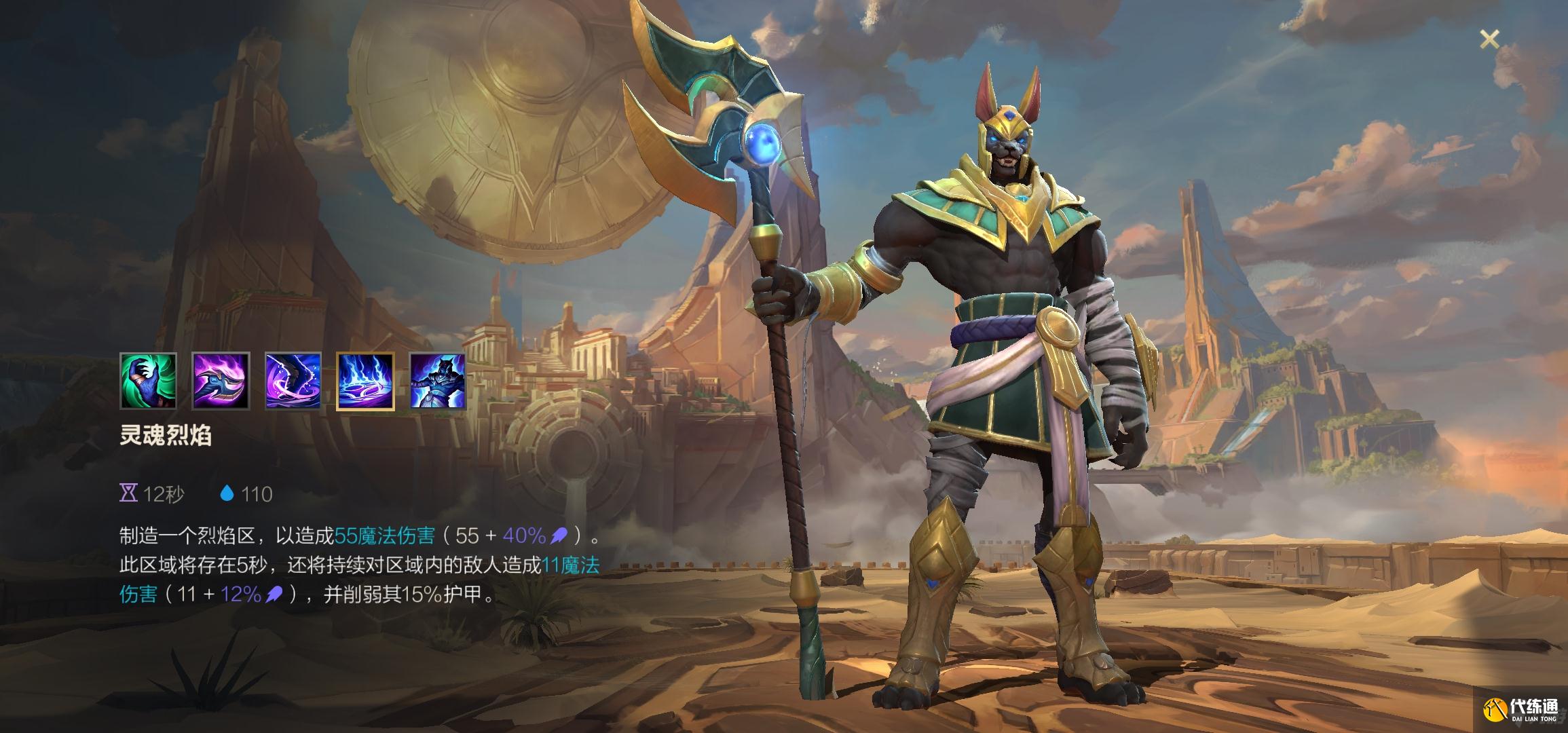This screenshot has height=733, width=1568.
Task: Choose the purple swirling scythe ability icon
Action: pyautogui.click(x=293, y=381)
